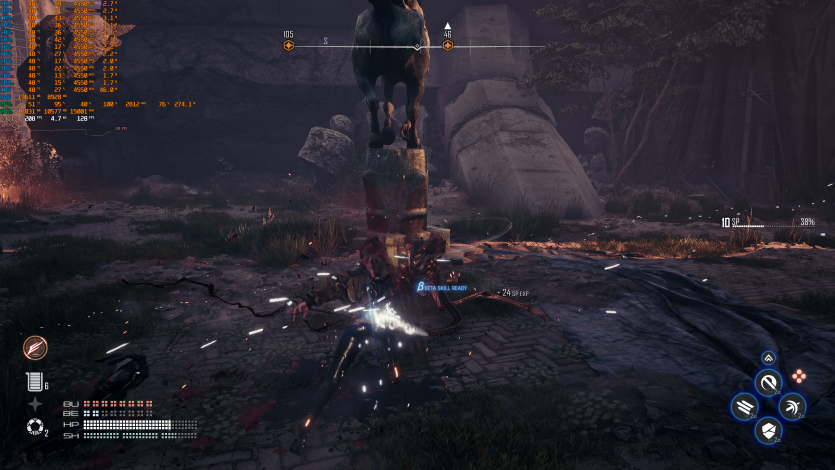Select the compass waypoint marker labeled 105
Viewport: 835px width, 470px height.
pyautogui.click(x=288, y=45)
